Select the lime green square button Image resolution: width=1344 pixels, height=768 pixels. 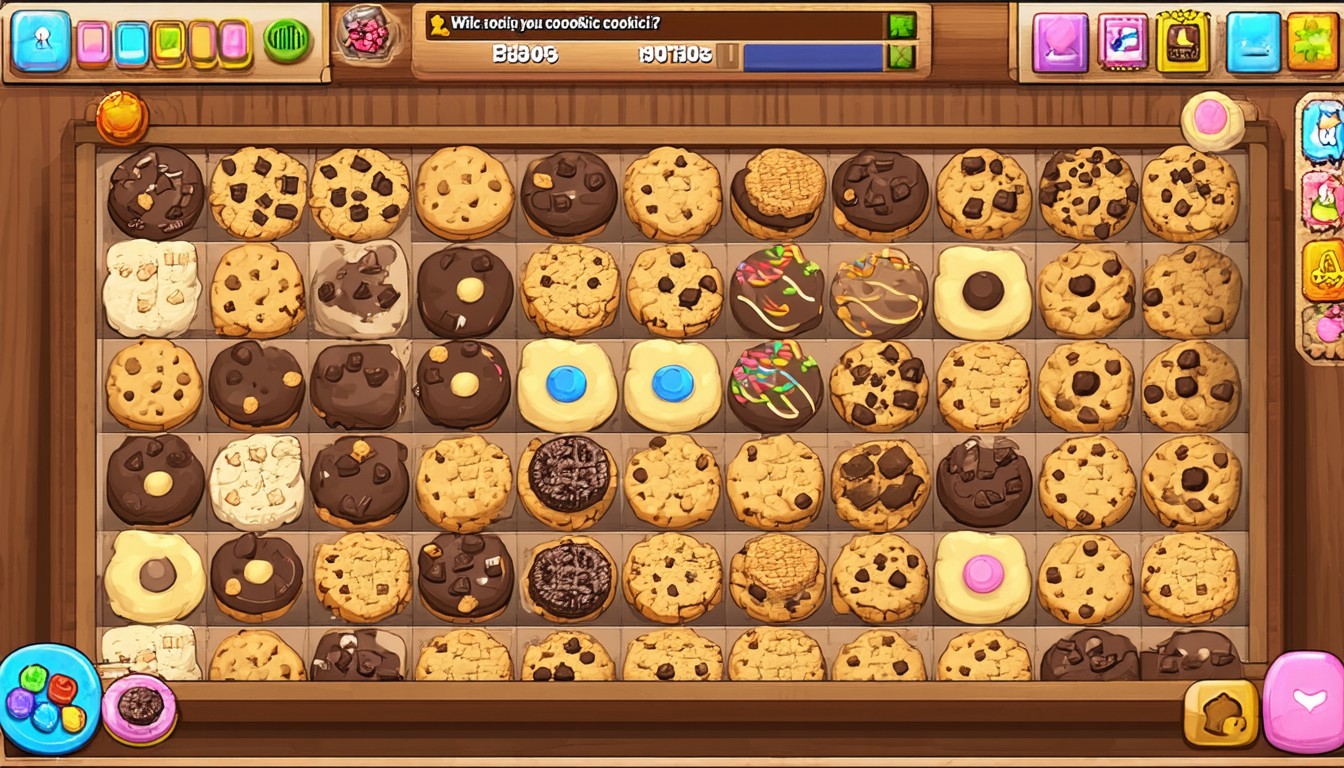coord(168,43)
